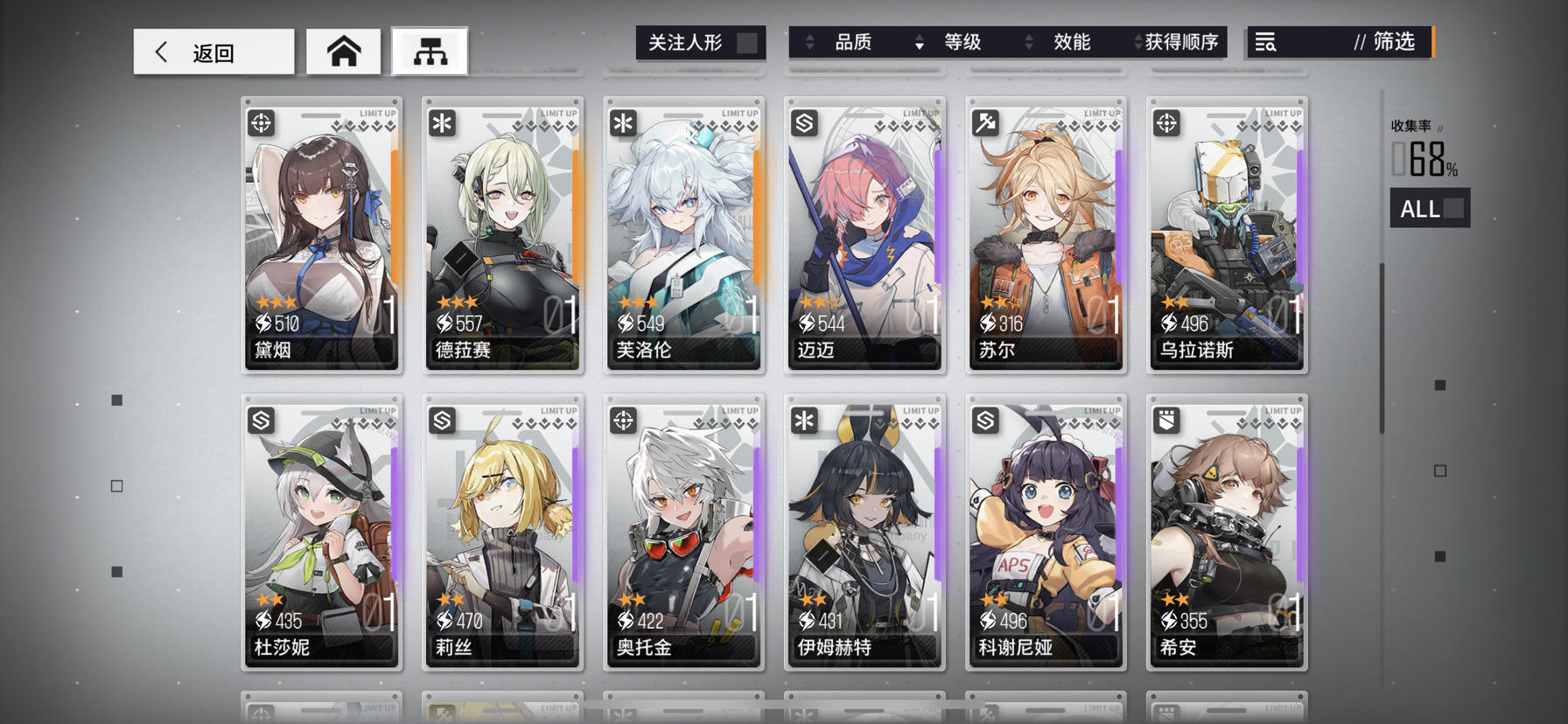Image resolution: width=1568 pixels, height=724 pixels.
Task: Click the 返回 back button
Action: (213, 51)
